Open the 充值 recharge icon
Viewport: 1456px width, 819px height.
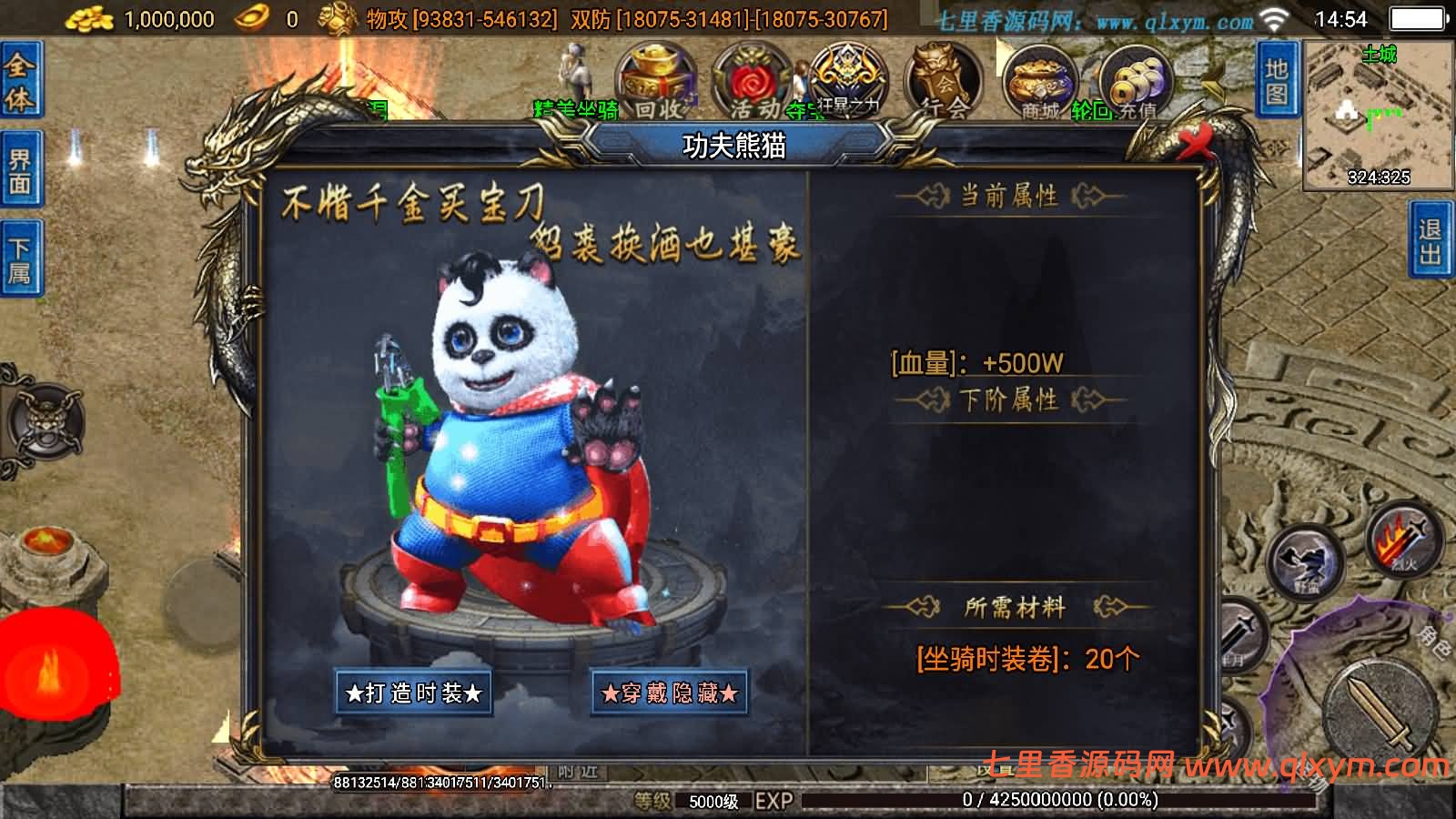tap(1137, 77)
